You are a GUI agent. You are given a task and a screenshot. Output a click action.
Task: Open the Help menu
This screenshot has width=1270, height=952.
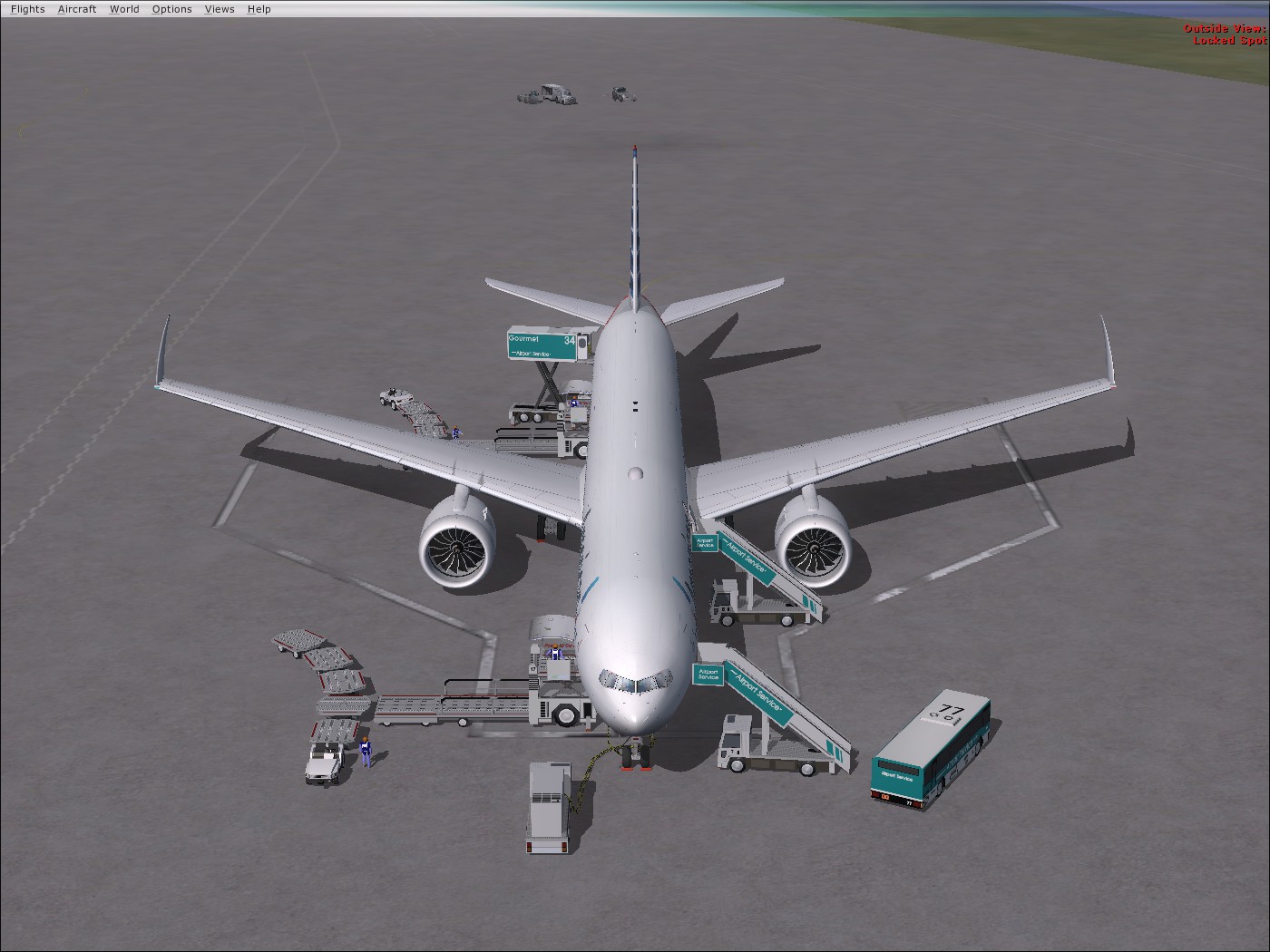tap(259, 8)
